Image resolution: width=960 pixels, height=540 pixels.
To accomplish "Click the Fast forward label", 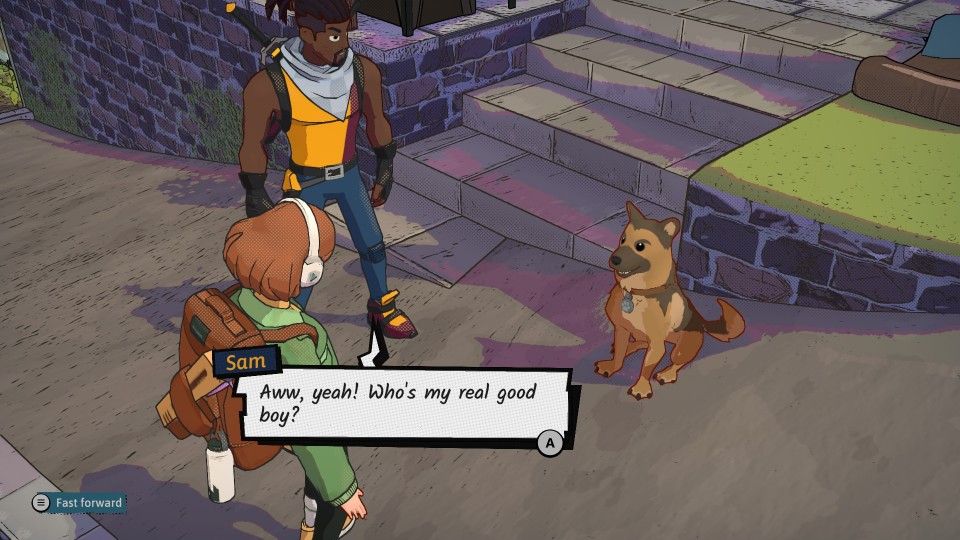I will (88, 503).
